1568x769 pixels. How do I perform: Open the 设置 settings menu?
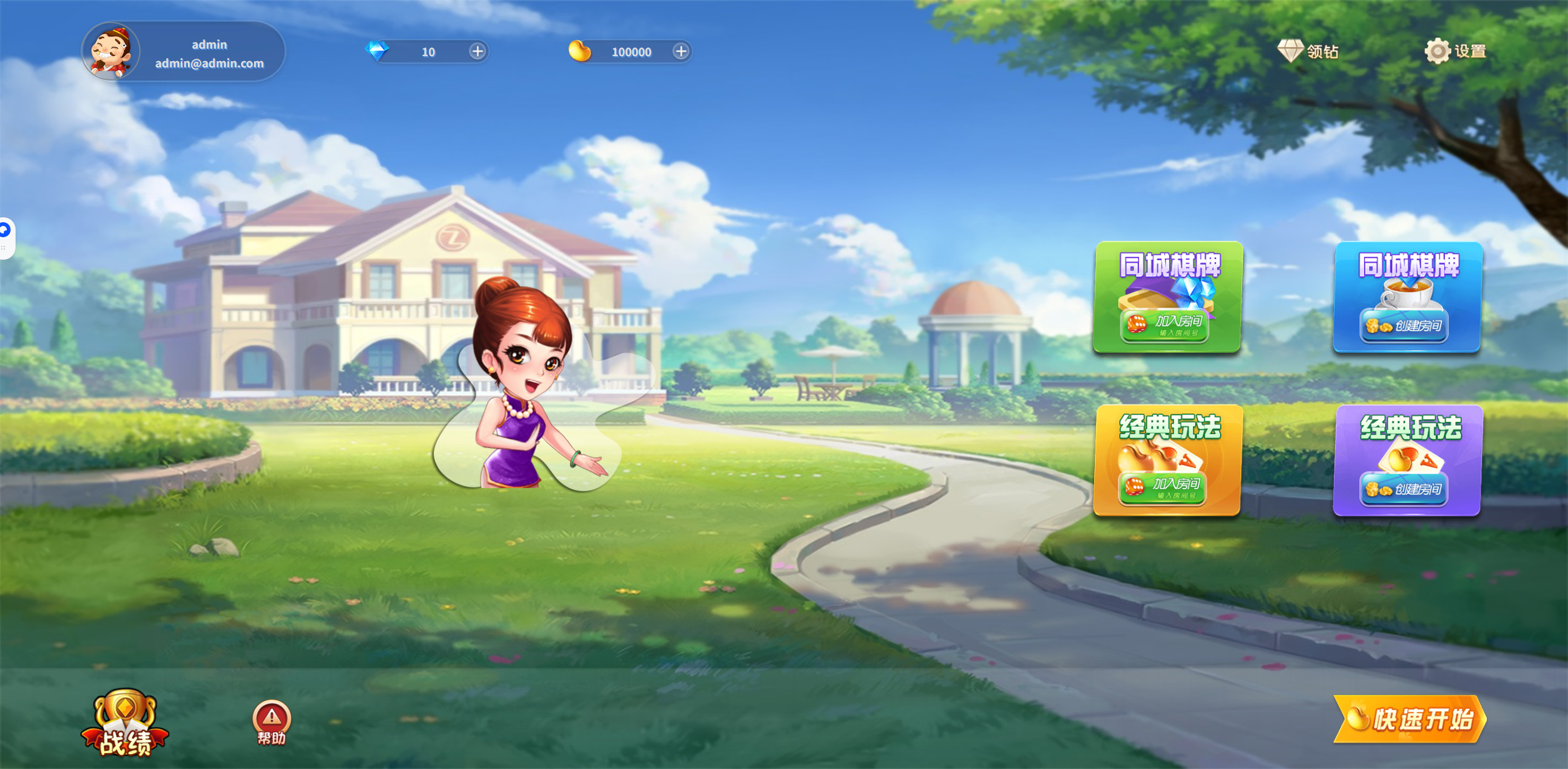click(1455, 51)
